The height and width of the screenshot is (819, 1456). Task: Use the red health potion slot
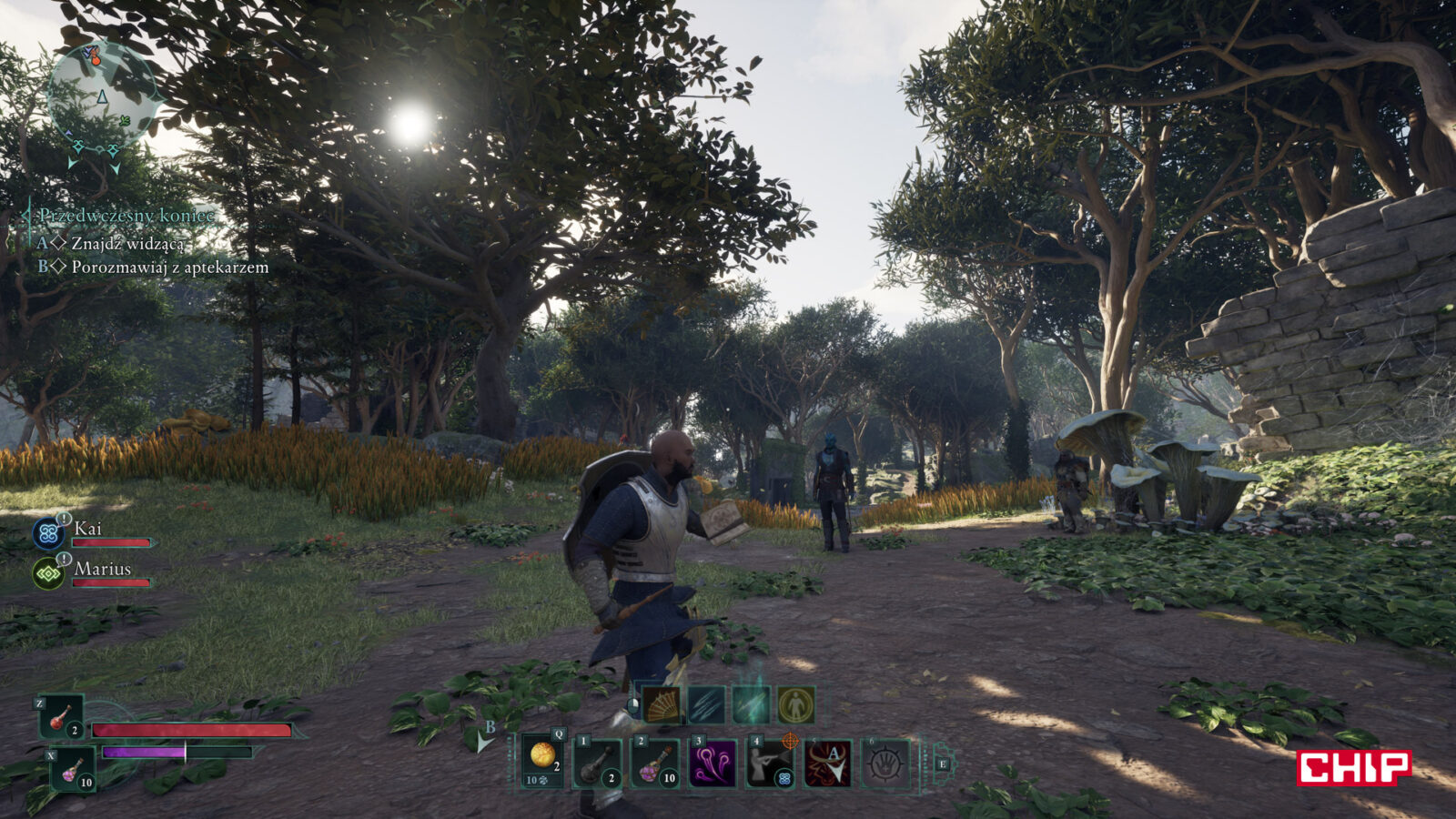[x=62, y=716]
